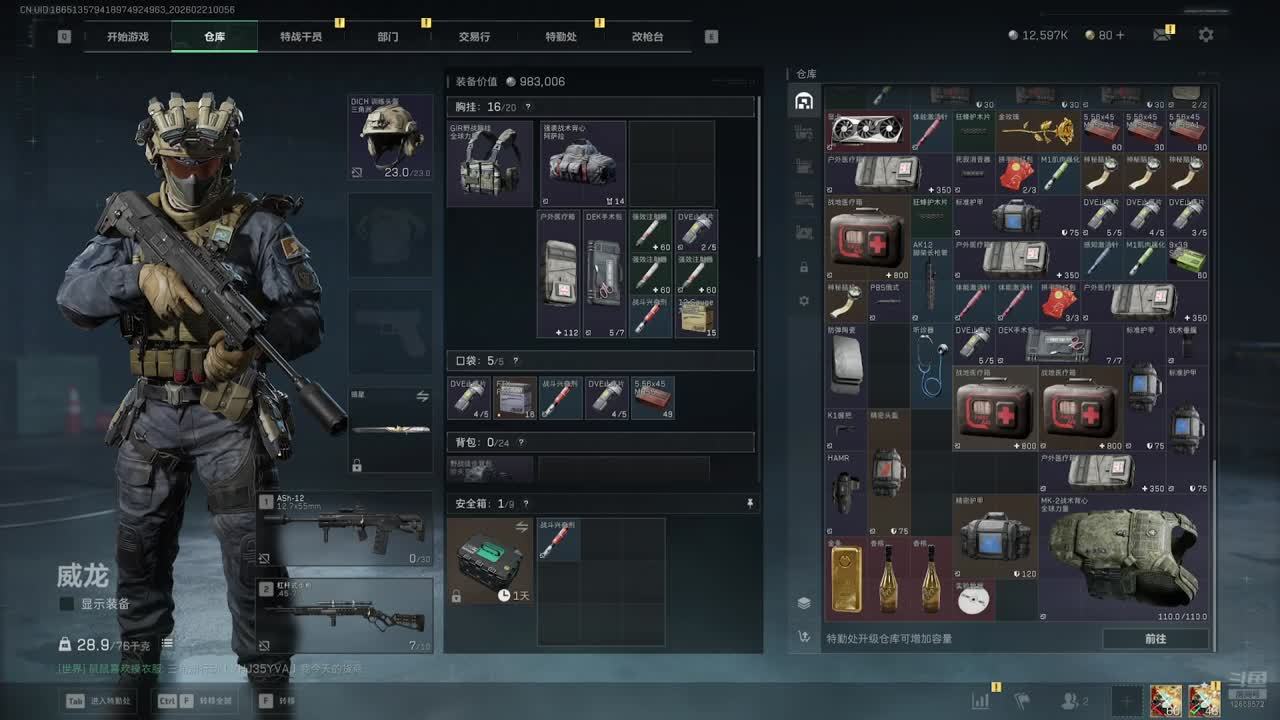Select the melee knife equipment slot
1280x720 pixels.
(x=390, y=430)
